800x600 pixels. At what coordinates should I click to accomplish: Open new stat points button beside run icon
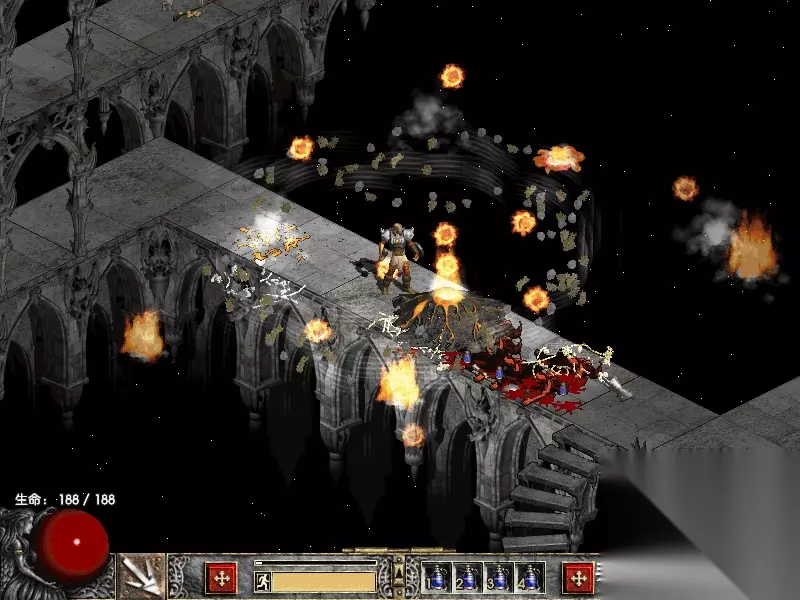click(x=221, y=578)
